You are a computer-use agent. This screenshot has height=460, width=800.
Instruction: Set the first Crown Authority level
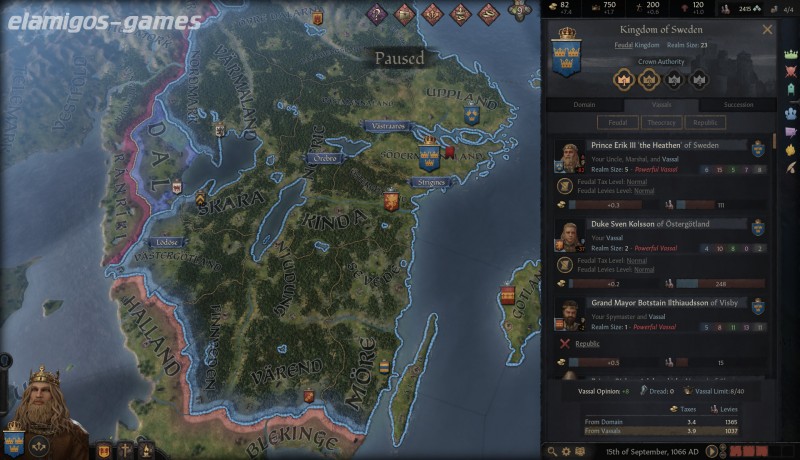pos(625,80)
